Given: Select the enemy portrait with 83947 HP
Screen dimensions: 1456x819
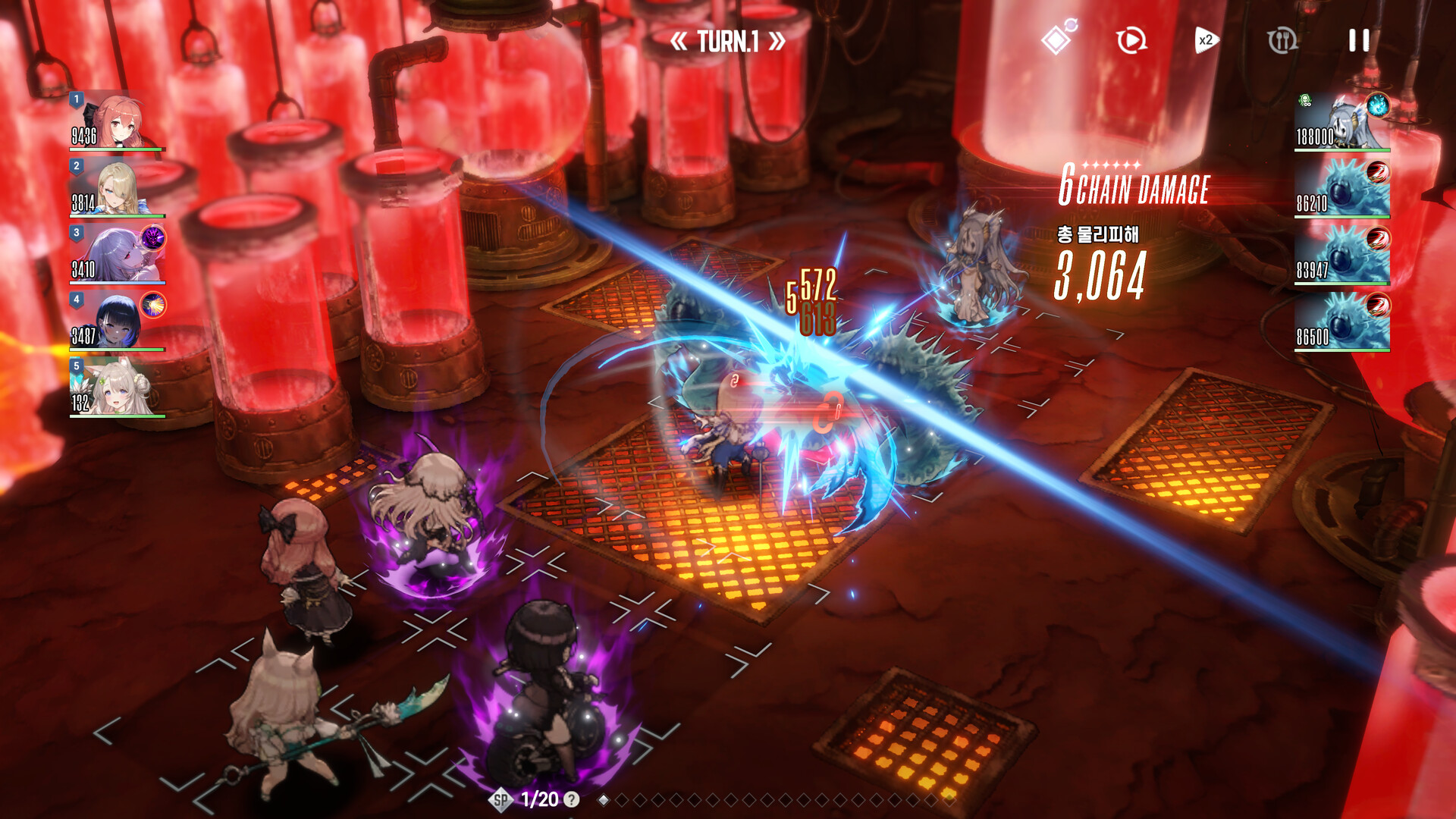Looking at the screenshot, I should click(1341, 255).
